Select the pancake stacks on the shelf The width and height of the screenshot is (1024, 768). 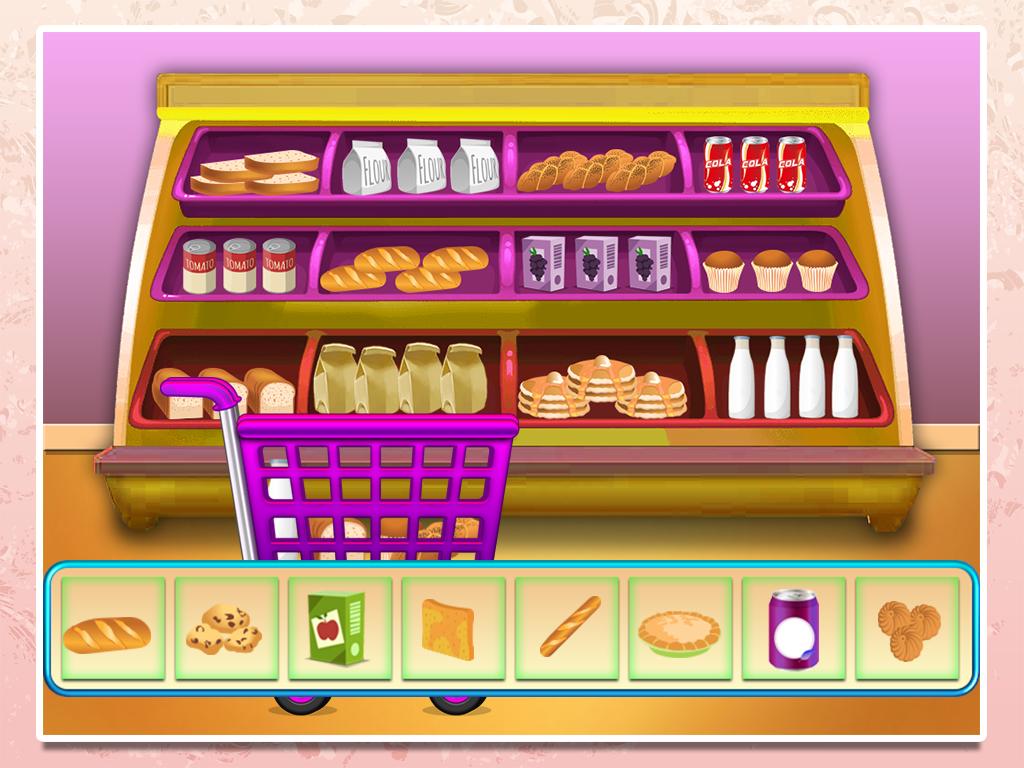pos(602,386)
